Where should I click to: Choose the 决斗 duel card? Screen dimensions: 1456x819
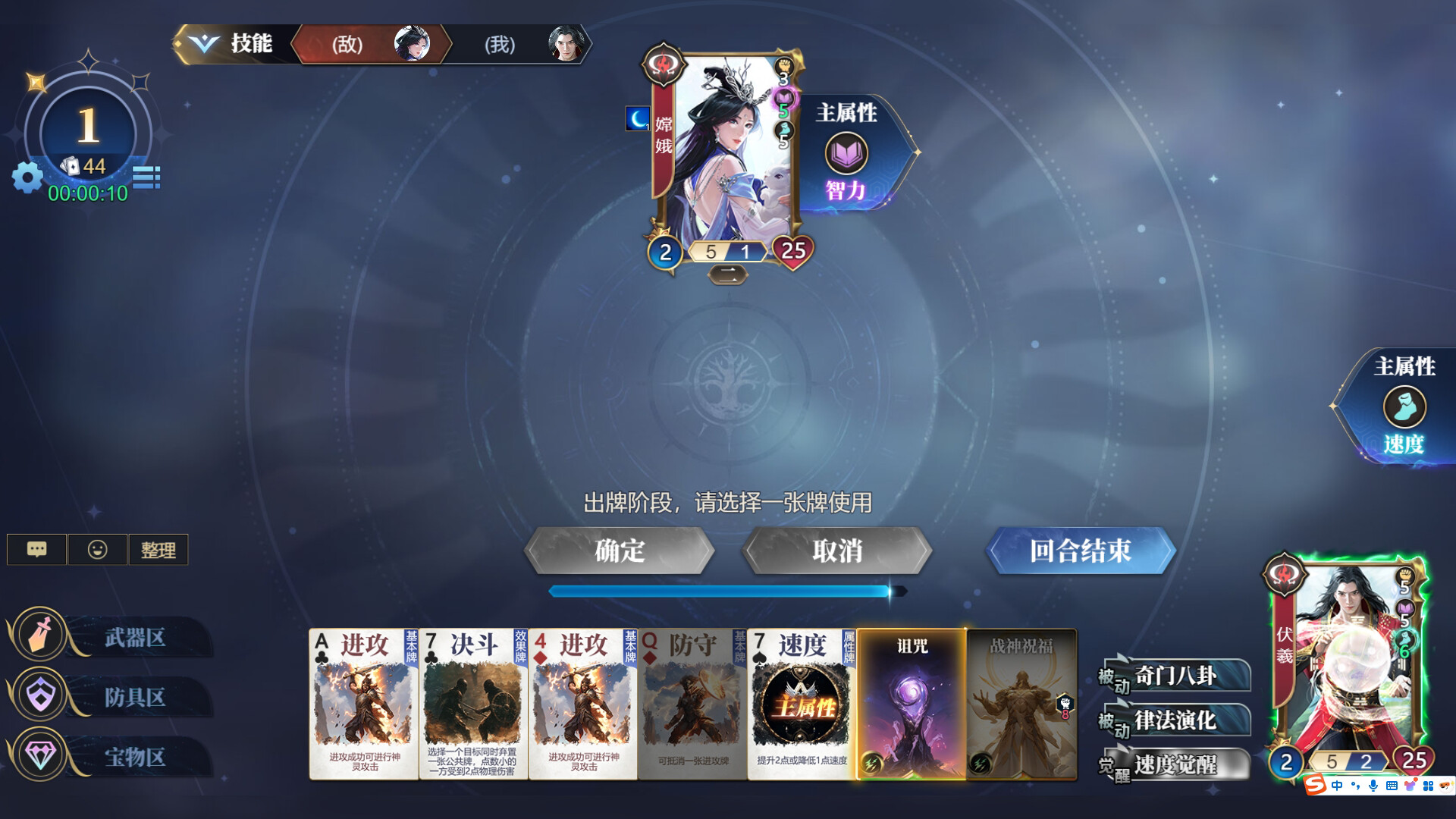(x=472, y=704)
